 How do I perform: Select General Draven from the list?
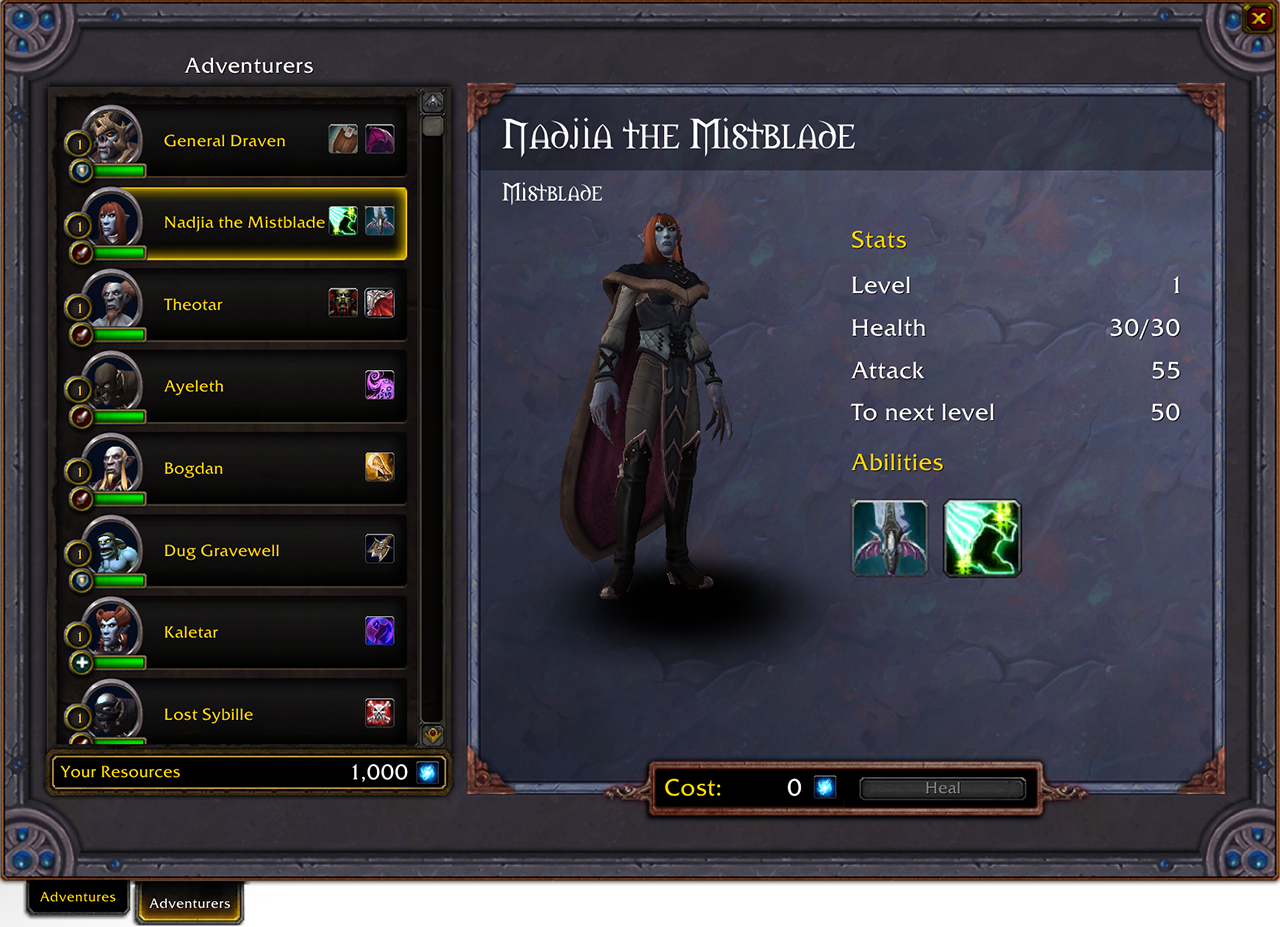[225, 141]
